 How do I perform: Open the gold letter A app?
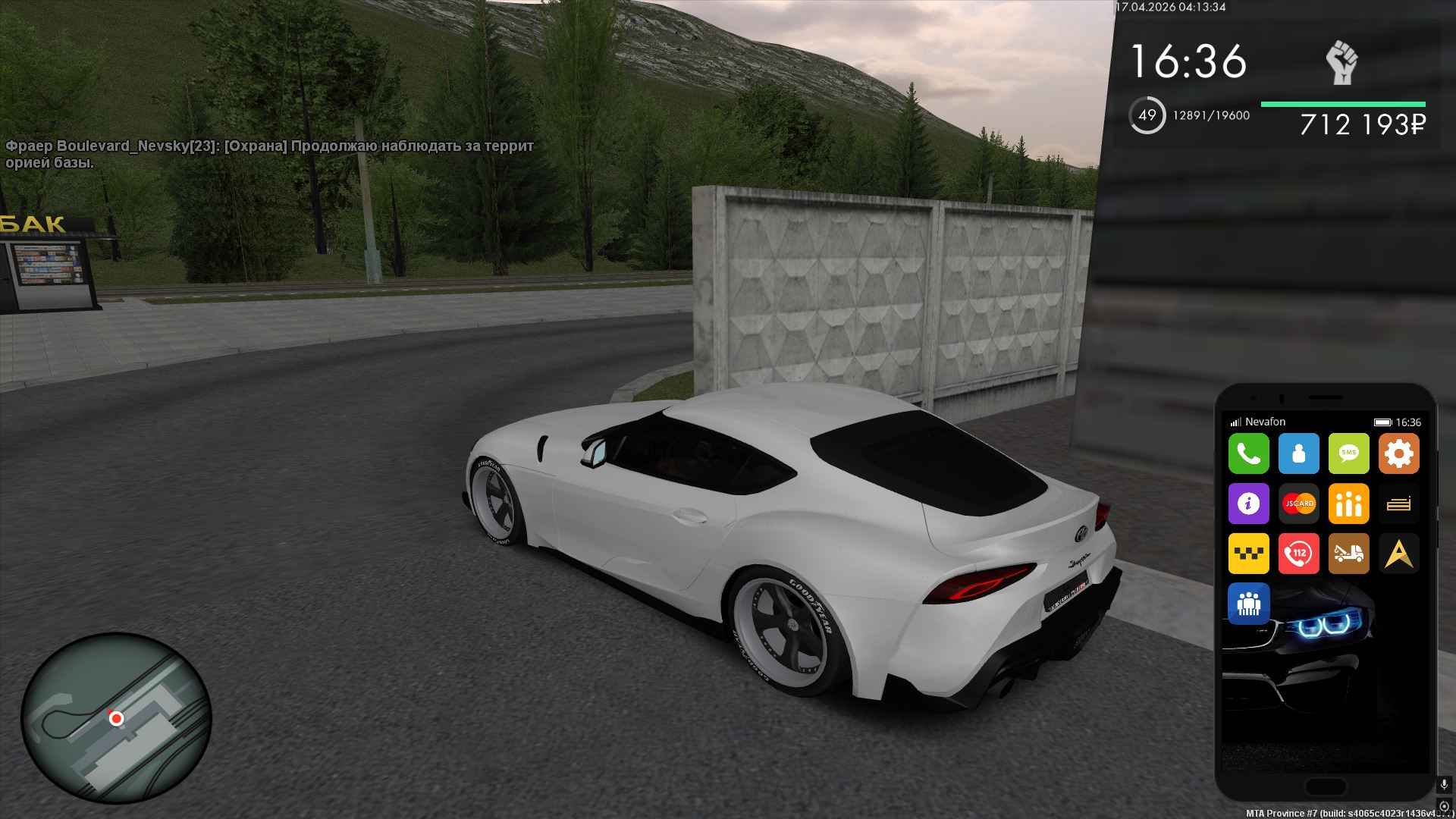click(1398, 554)
